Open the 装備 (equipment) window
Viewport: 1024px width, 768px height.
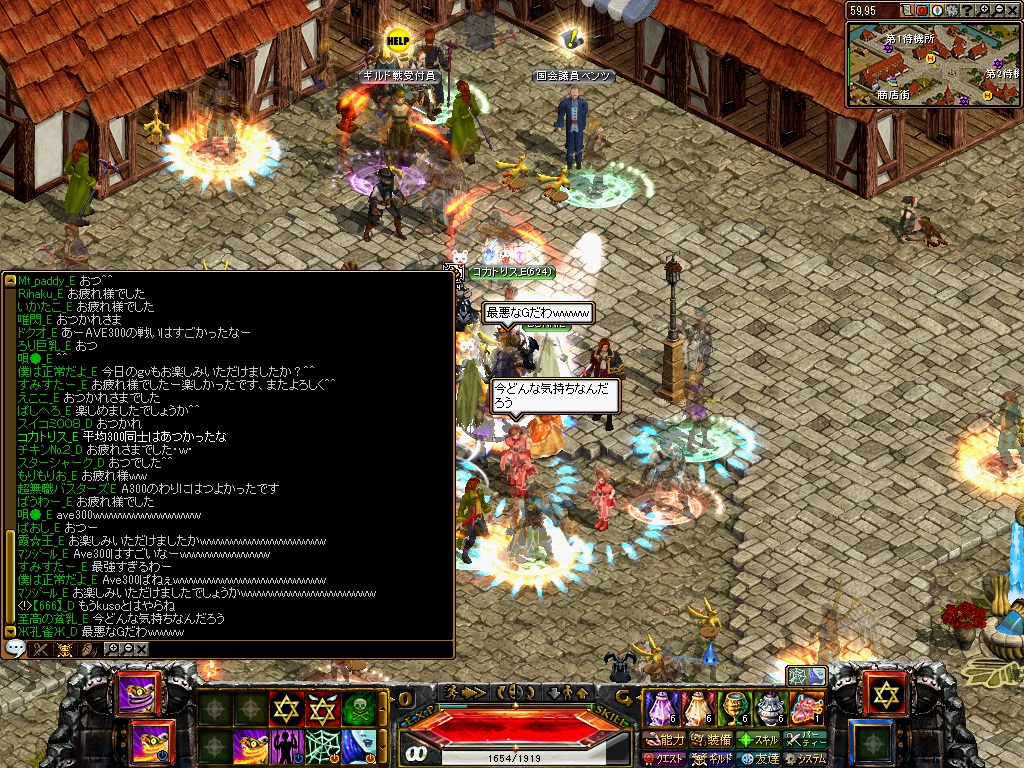point(711,740)
